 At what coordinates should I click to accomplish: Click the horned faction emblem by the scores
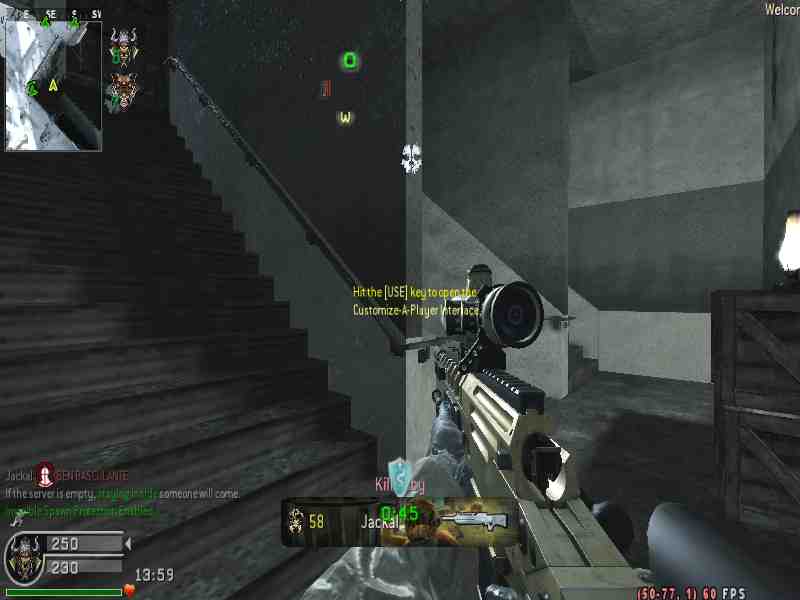coord(23,555)
